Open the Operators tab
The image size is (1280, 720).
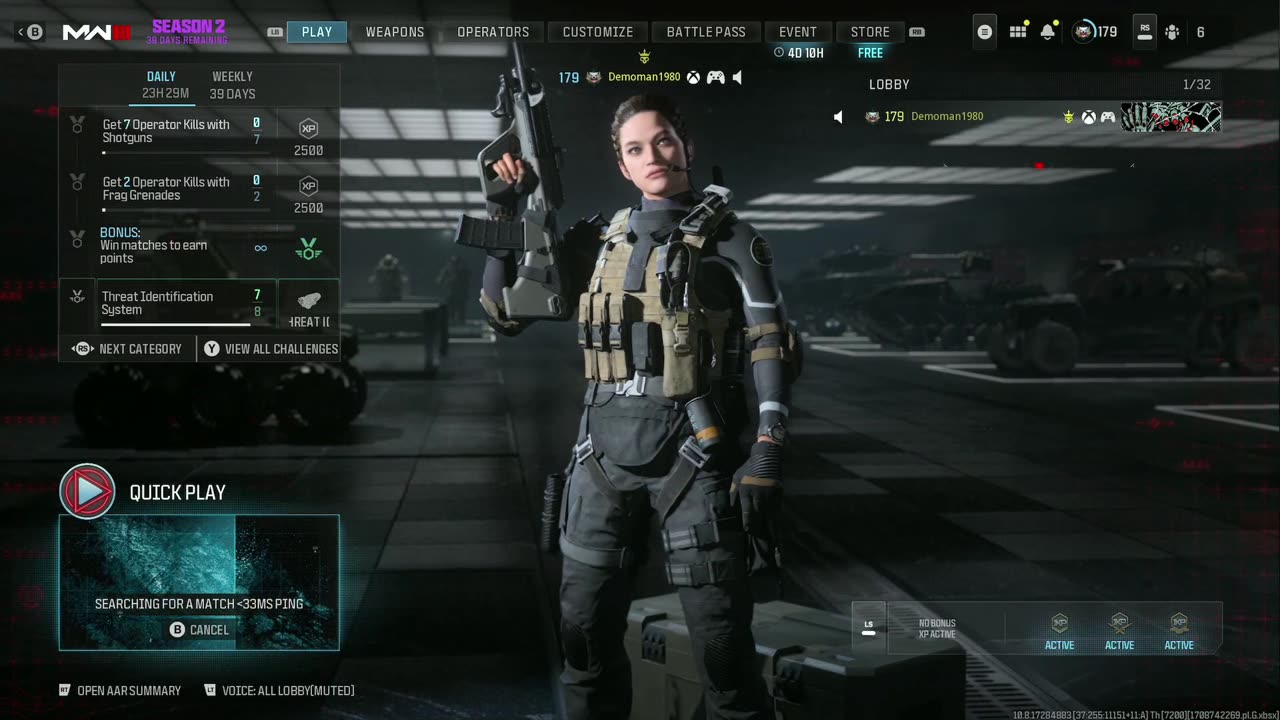pos(493,32)
